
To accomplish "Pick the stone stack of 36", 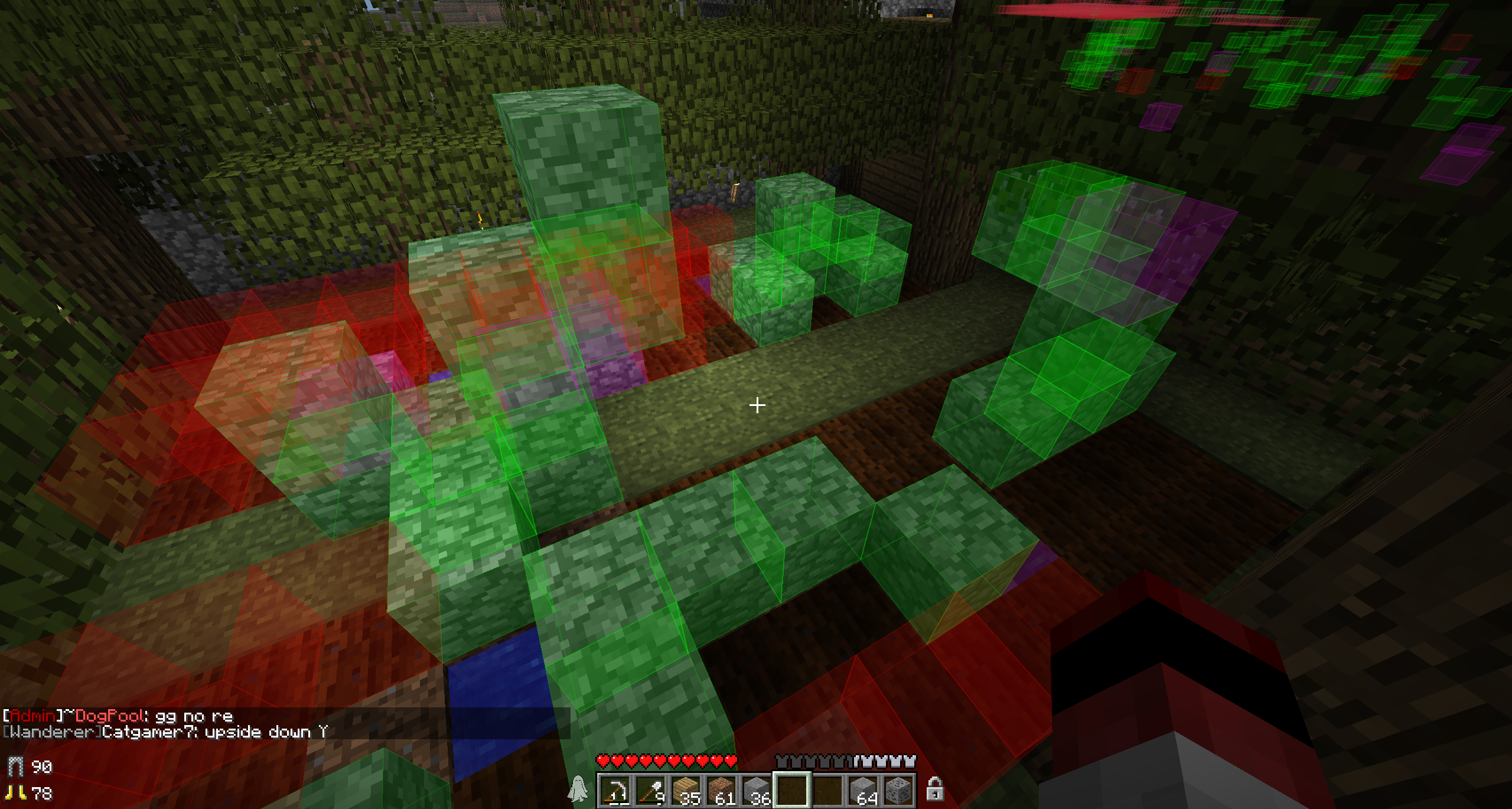I will pos(757,790).
